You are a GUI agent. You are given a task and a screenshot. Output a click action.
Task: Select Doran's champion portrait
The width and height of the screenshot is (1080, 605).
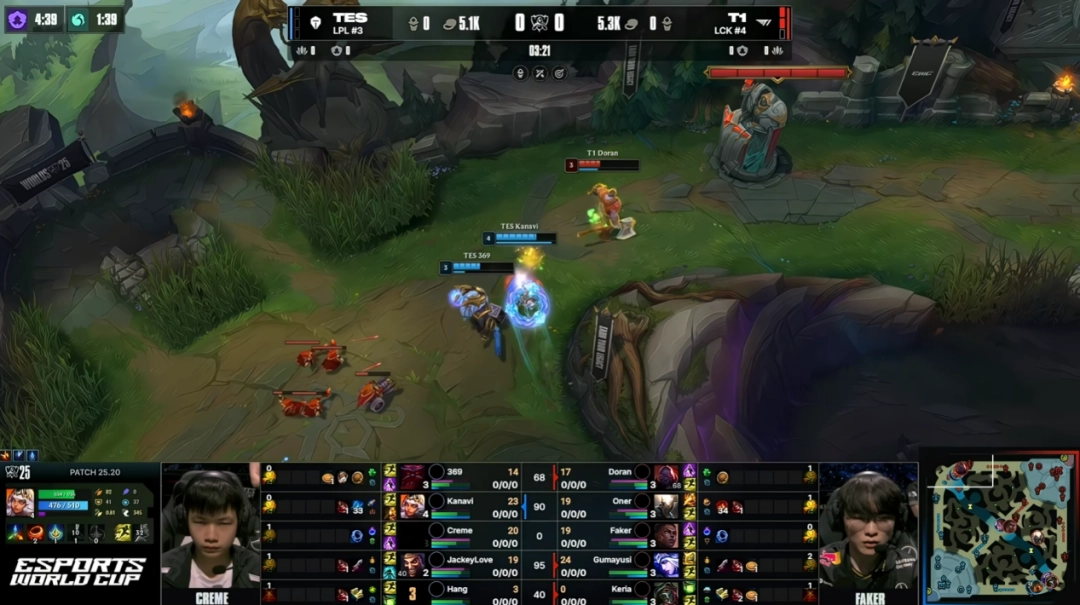[x=666, y=474]
